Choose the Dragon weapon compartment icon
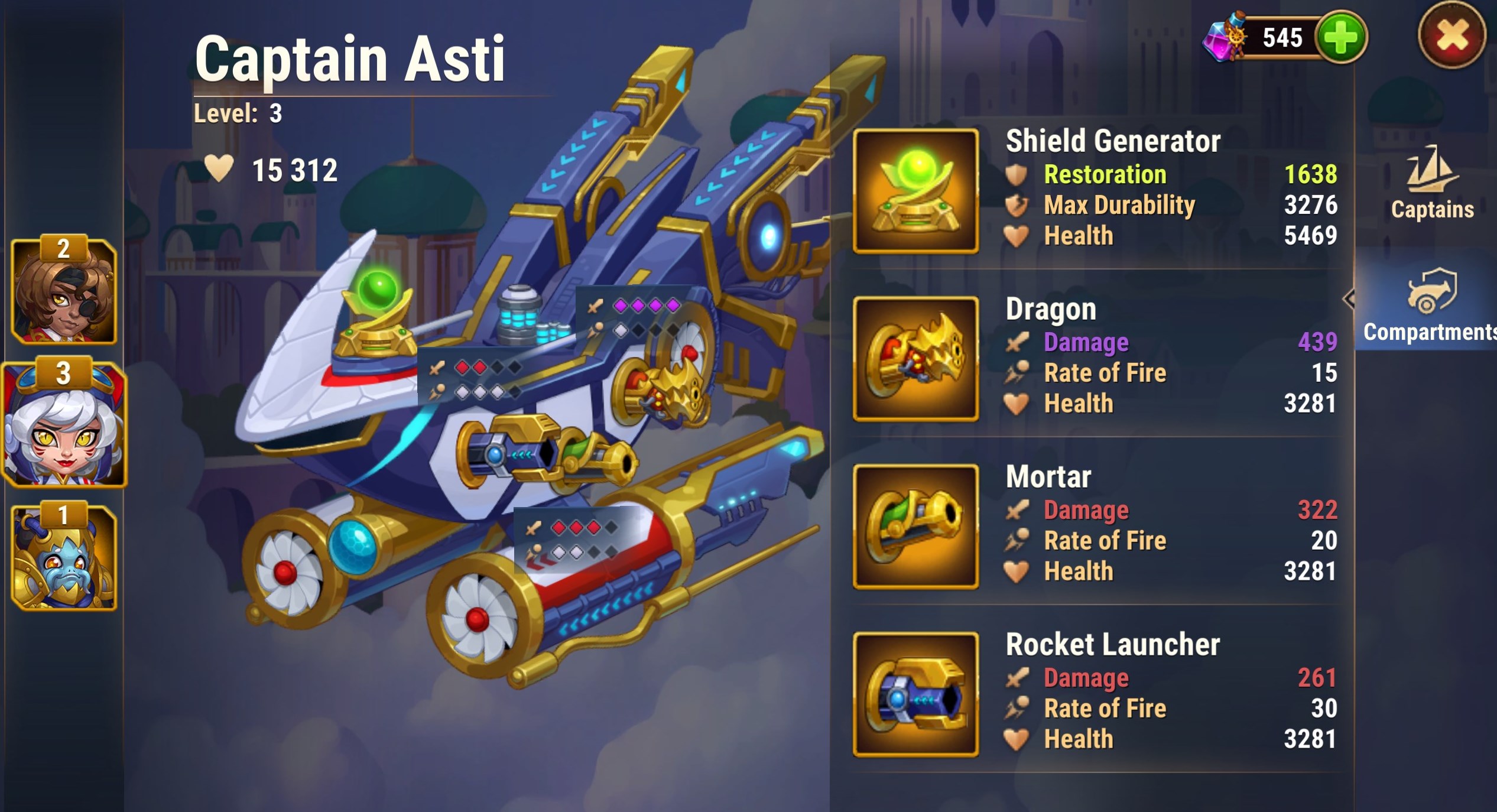 click(915, 359)
